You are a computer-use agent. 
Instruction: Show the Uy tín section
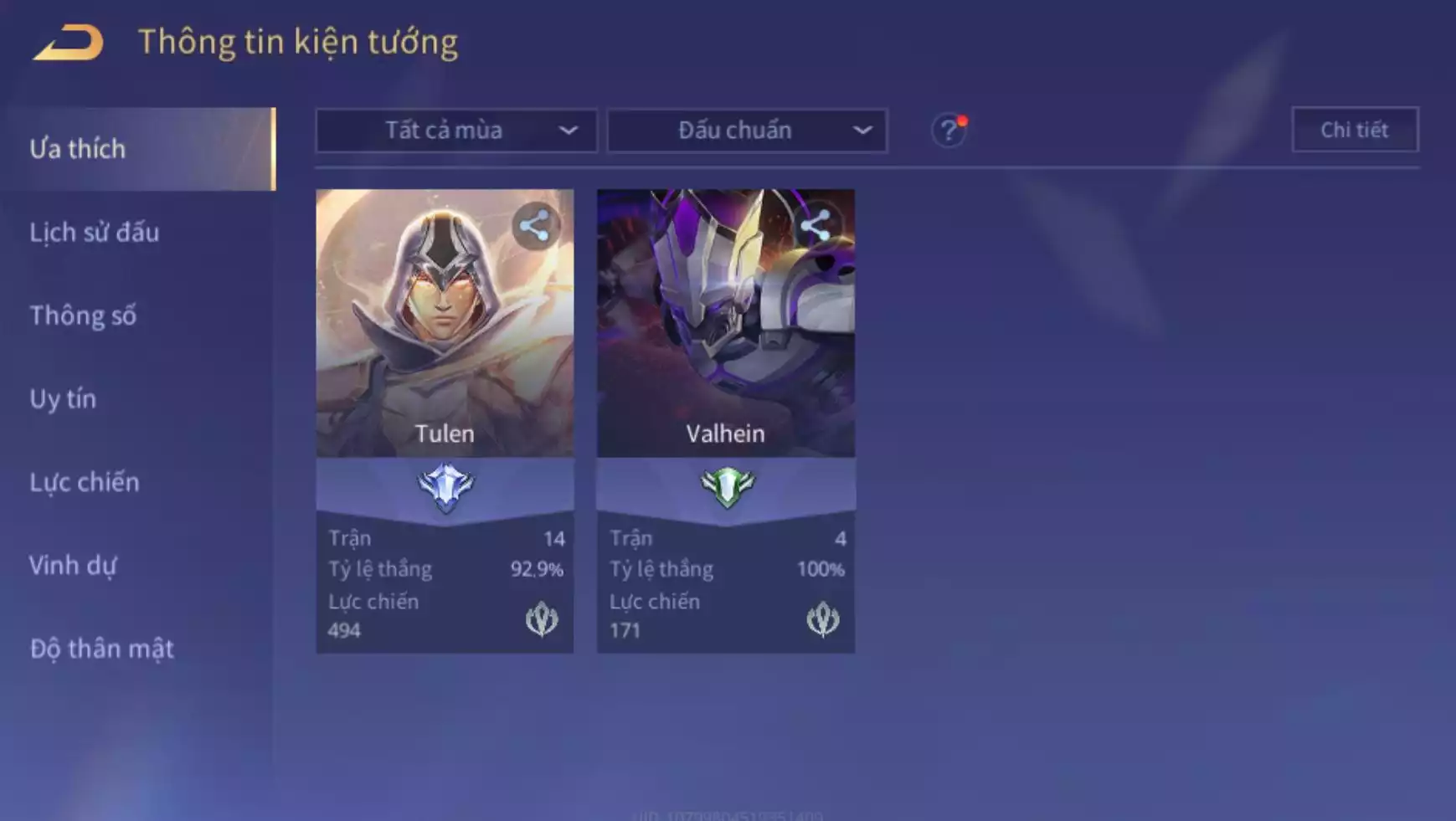pyautogui.click(x=63, y=398)
